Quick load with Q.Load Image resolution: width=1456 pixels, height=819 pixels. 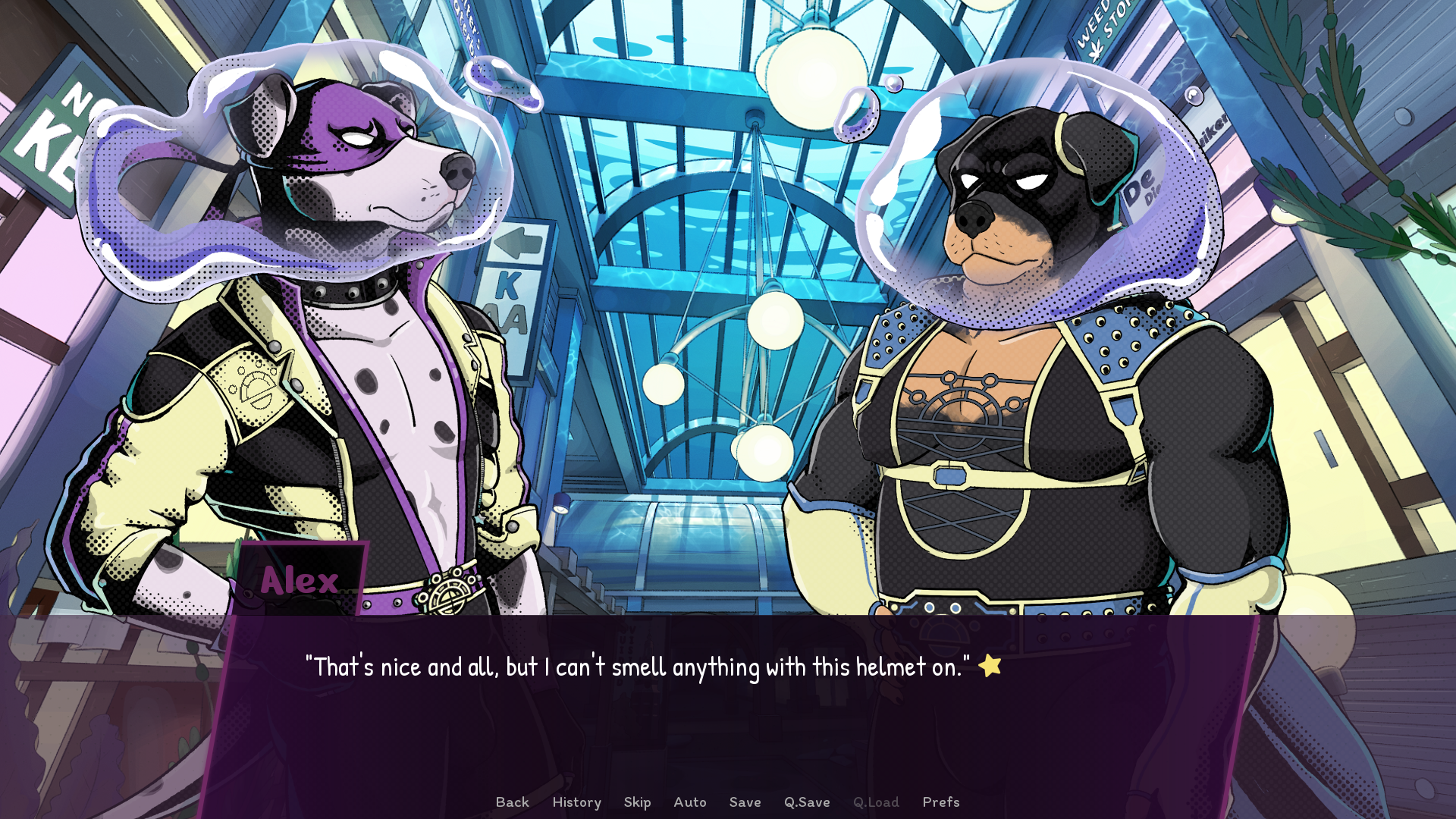[x=876, y=802]
